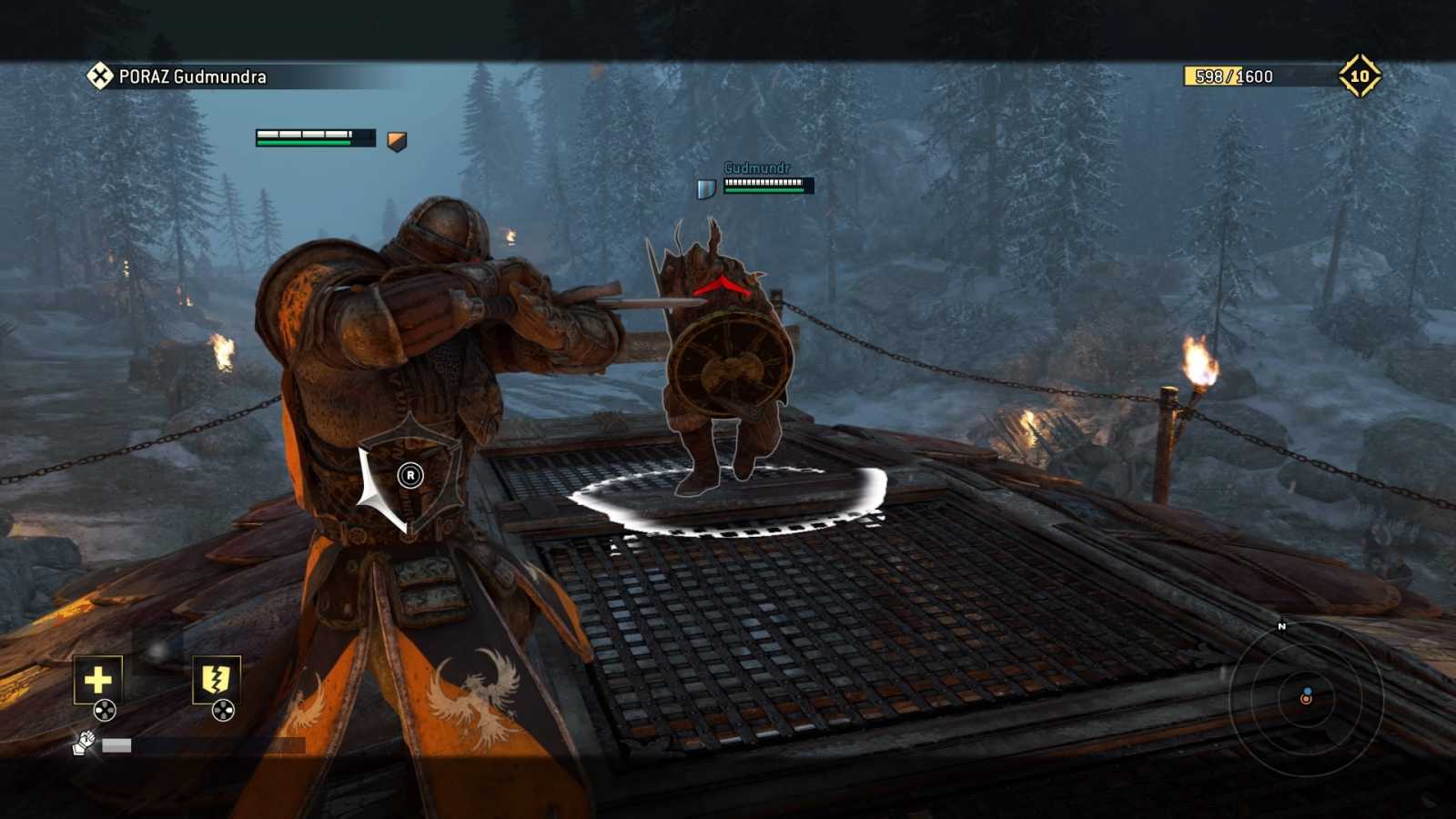Click the 598/1600 progress counter

1228,75
